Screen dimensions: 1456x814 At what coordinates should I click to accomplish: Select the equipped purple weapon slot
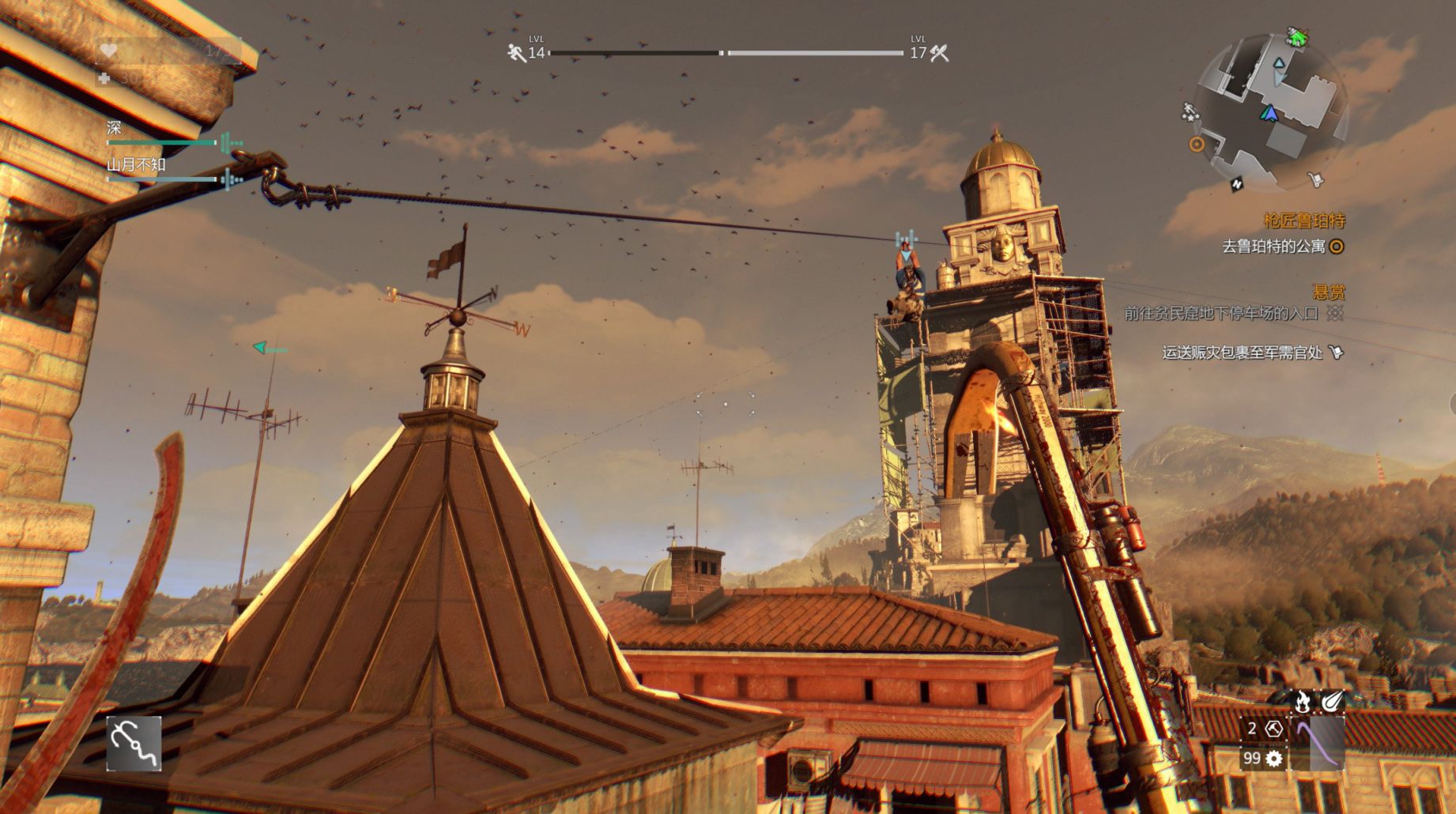1317,743
